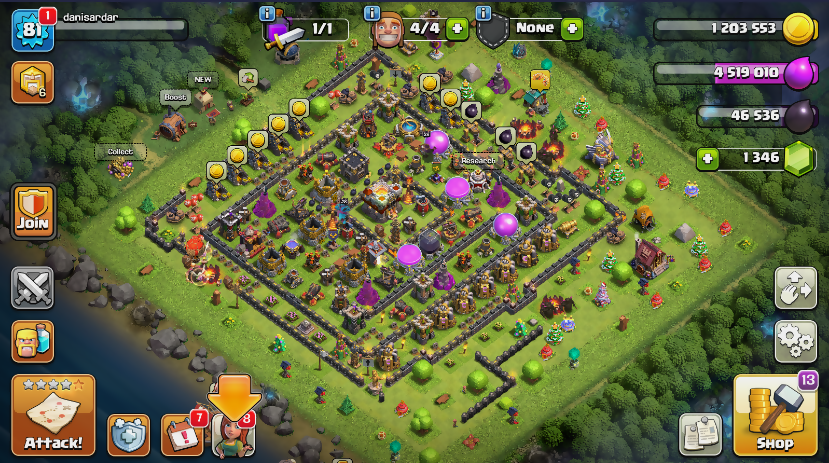Open the blue shield with plus button
The width and height of the screenshot is (829, 463).
coord(128,434)
